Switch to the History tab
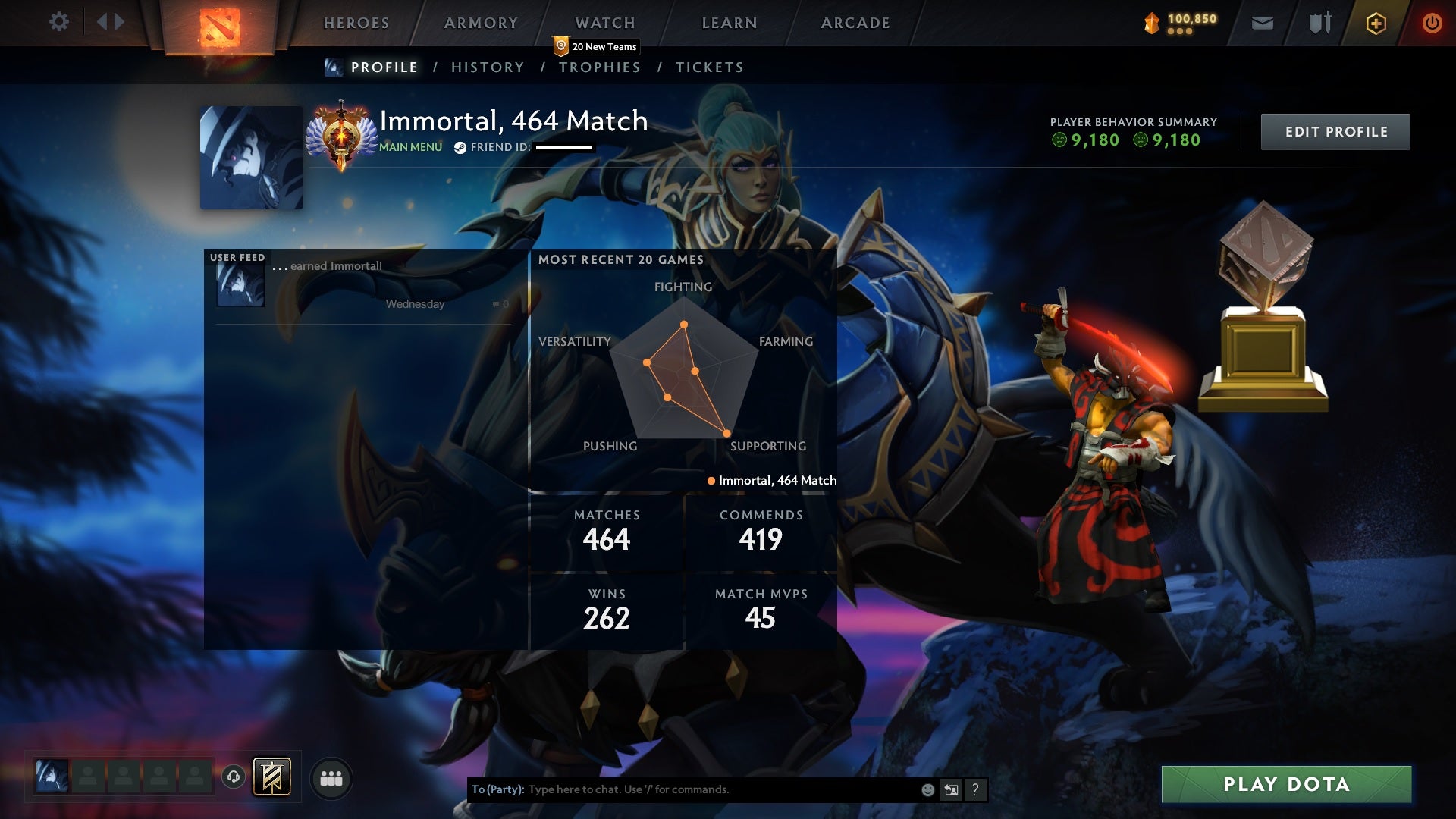 point(488,67)
